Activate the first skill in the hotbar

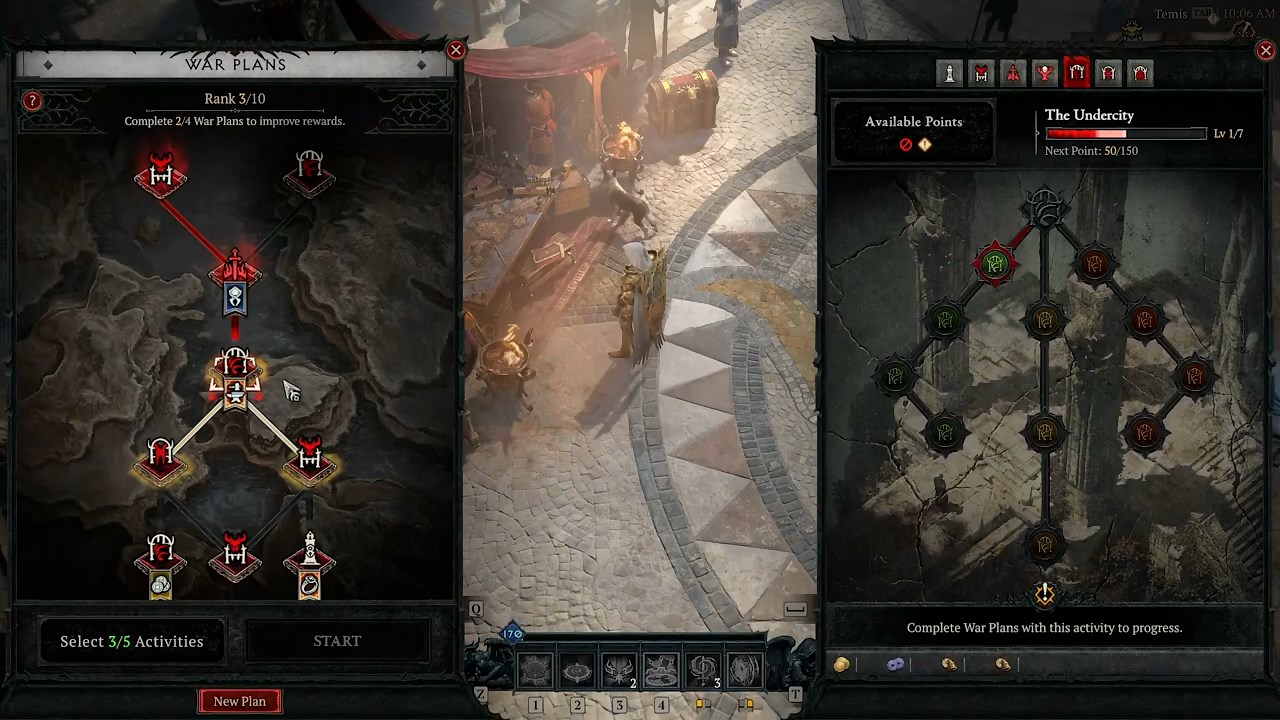(x=536, y=671)
